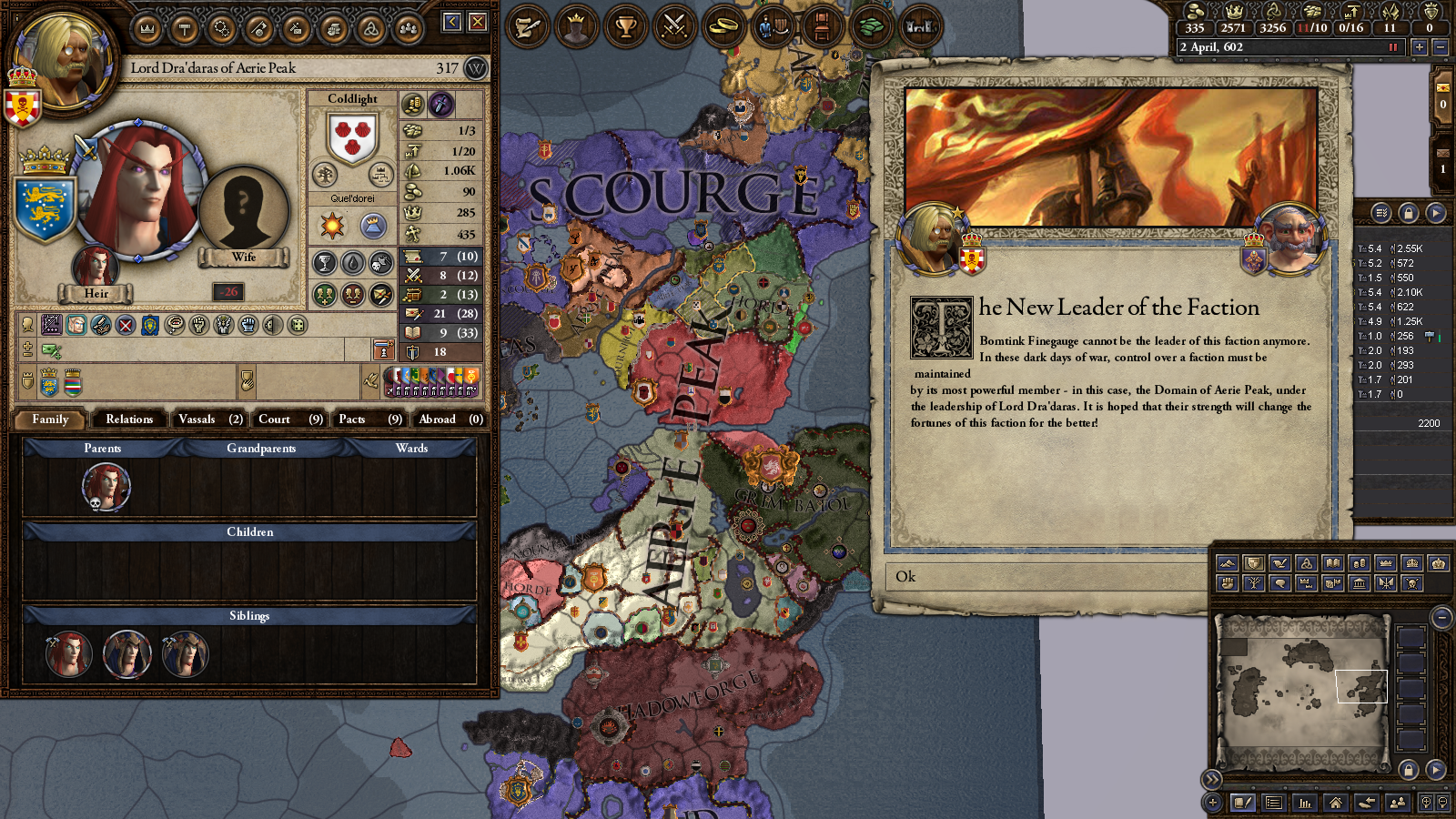Collapse the minimap using the minus button
Viewport: 1456px width, 819px height.
[x=1442, y=618]
